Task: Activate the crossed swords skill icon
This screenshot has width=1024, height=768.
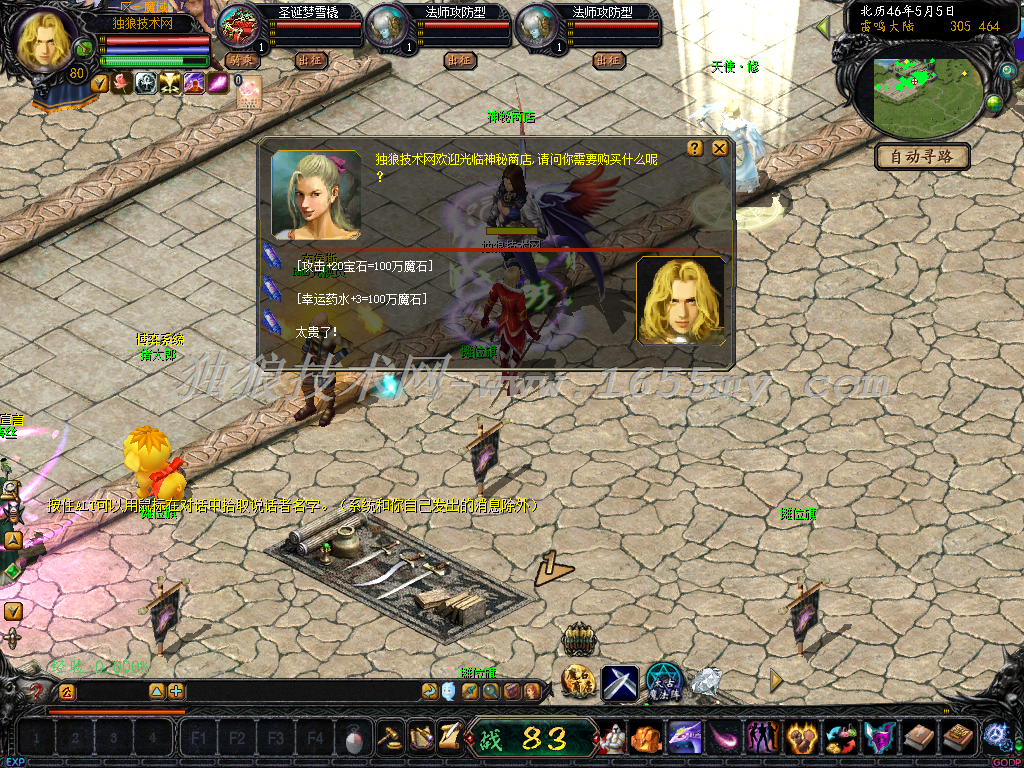Action: tap(619, 683)
